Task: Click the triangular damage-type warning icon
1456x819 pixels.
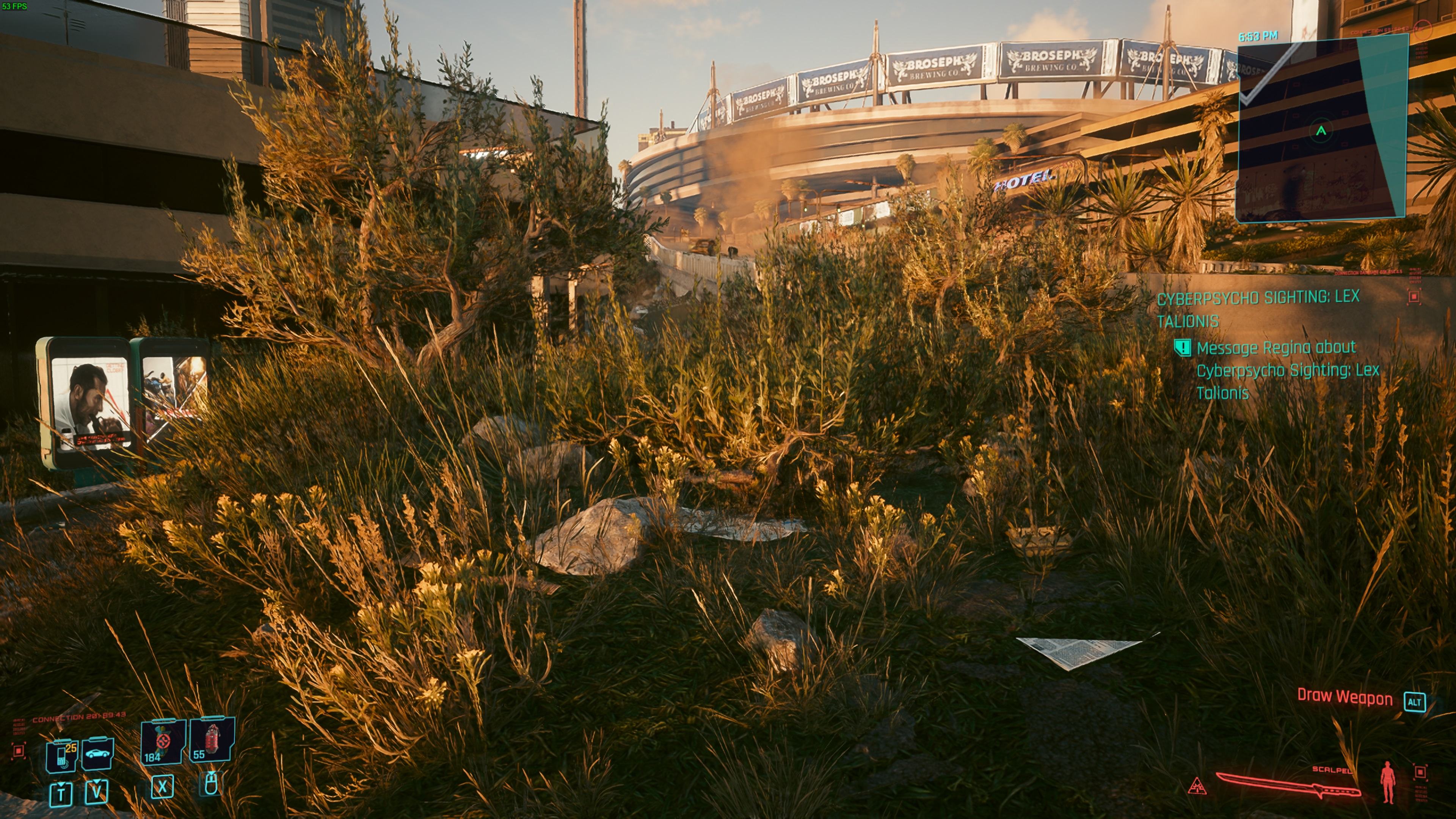Action: coord(1197,786)
